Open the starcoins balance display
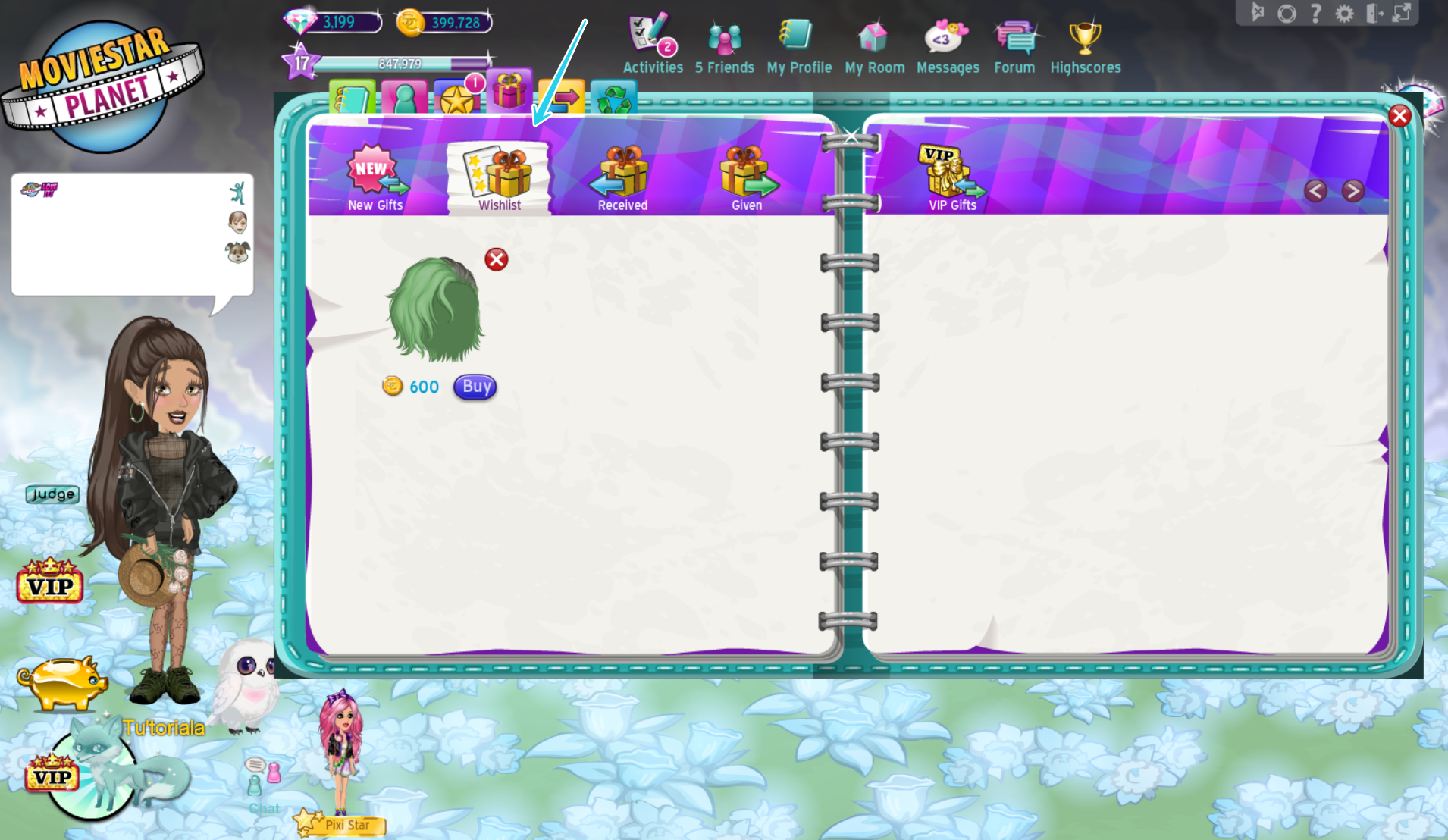The width and height of the screenshot is (1448, 840). coord(443,22)
